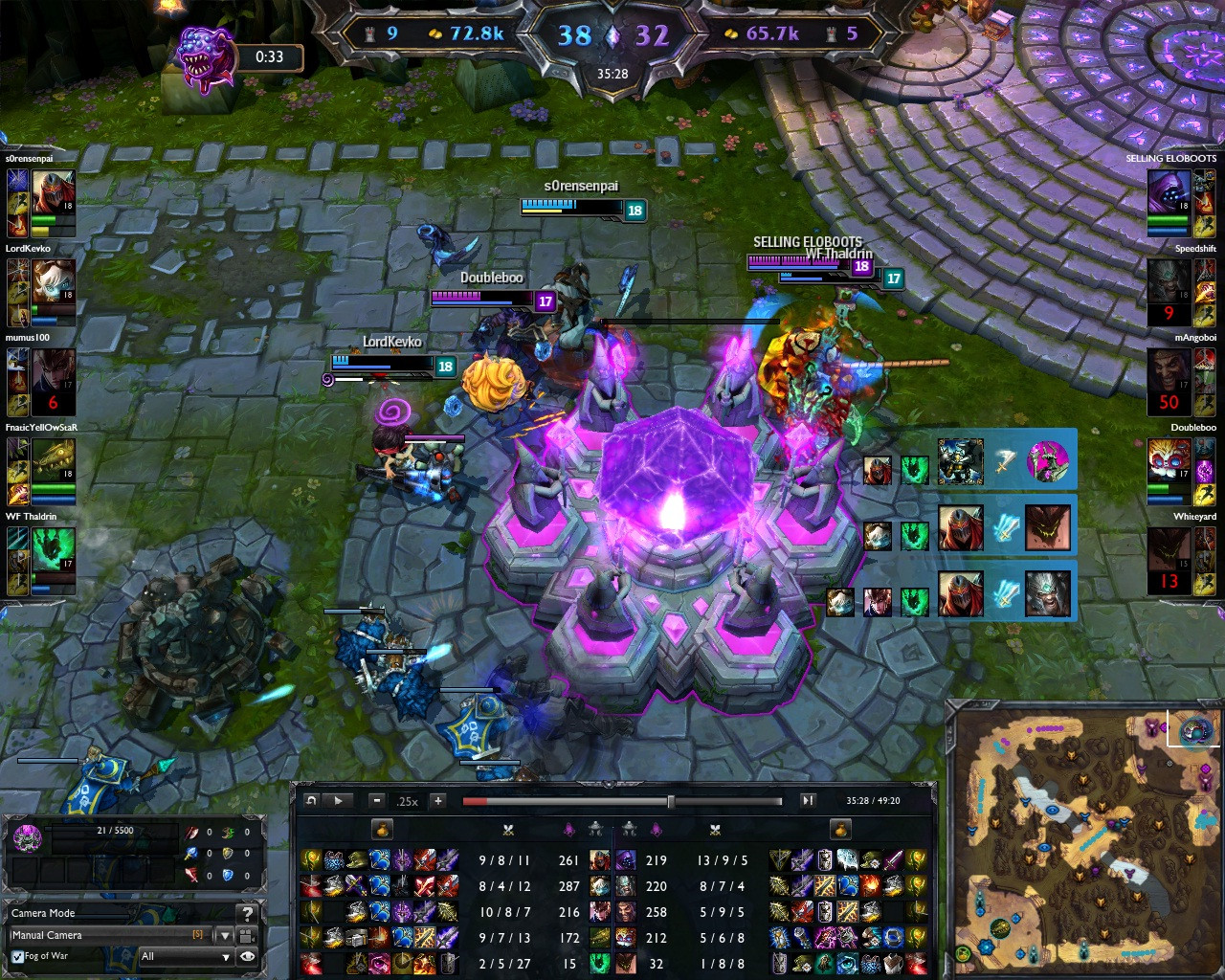Skip to the end of the replay
The width and height of the screenshot is (1225, 980).
pos(808,801)
